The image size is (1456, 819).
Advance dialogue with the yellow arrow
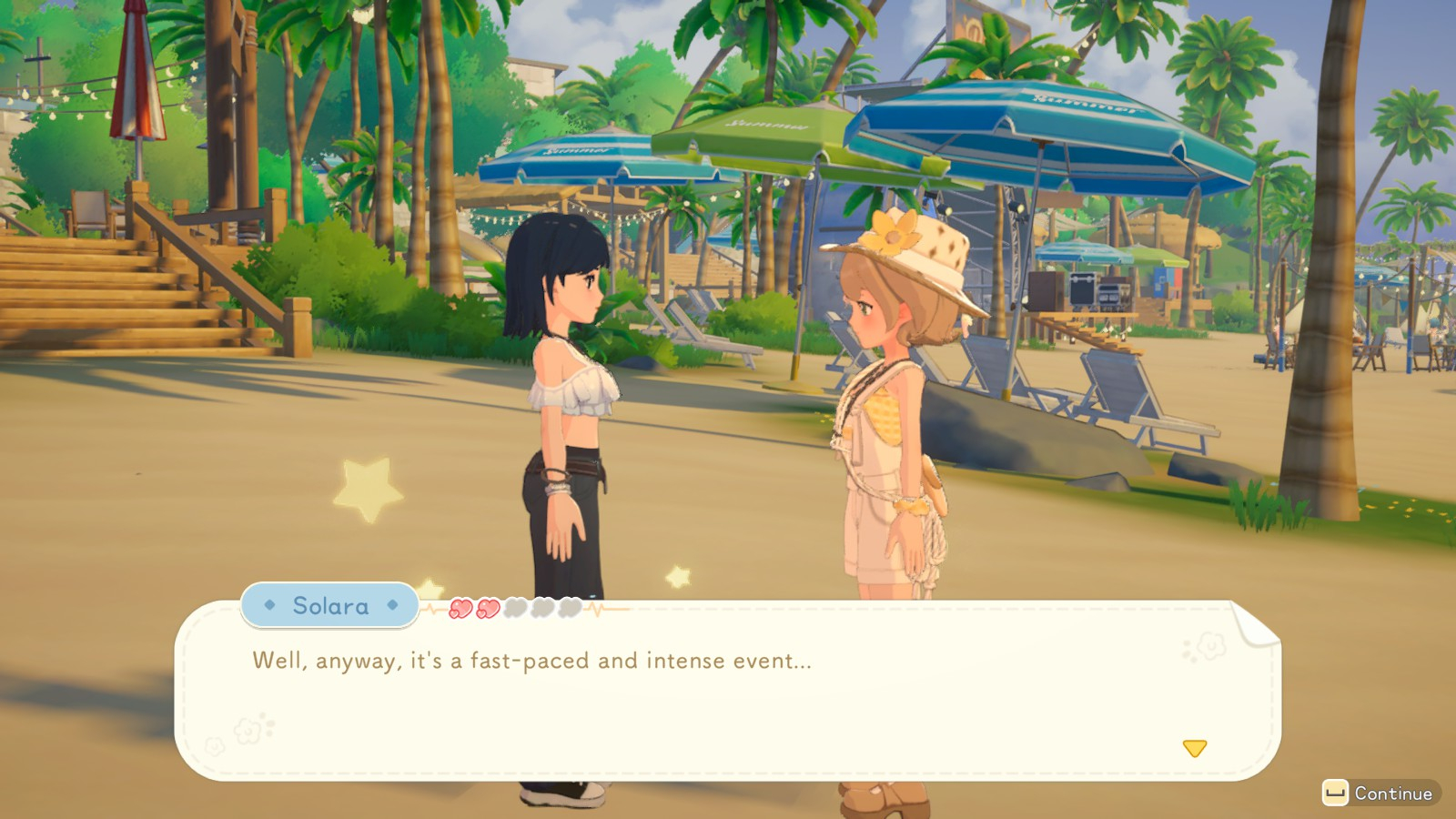click(x=1194, y=748)
